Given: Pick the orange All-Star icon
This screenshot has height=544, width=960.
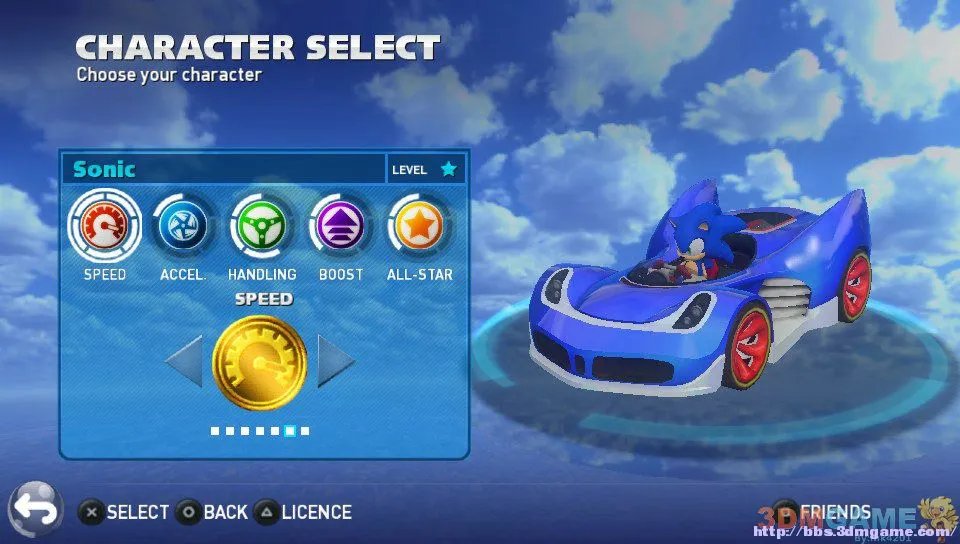Looking at the screenshot, I should pyautogui.click(x=420, y=225).
